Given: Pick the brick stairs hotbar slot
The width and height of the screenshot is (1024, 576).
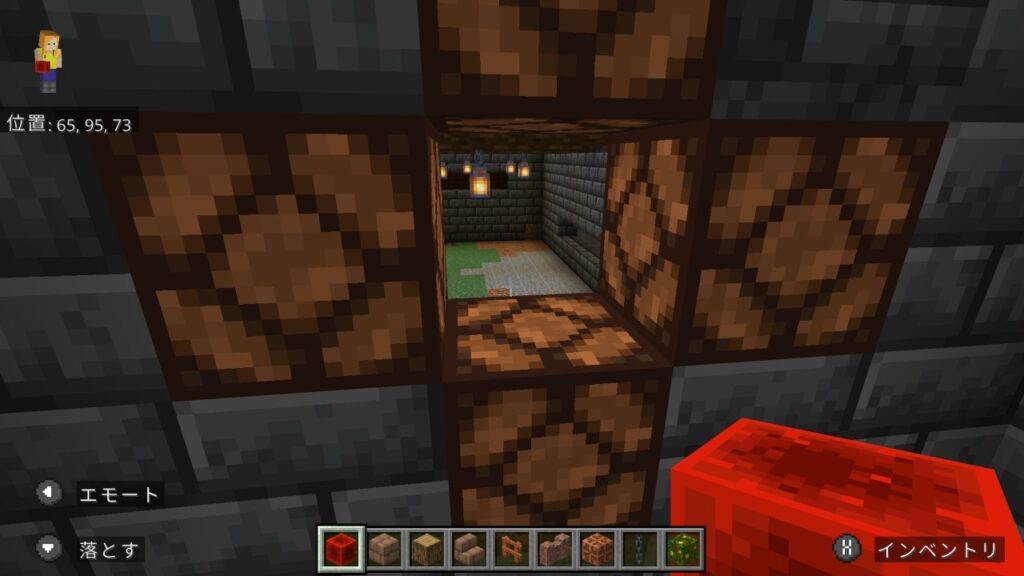Looking at the screenshot, I should point(469,548).
